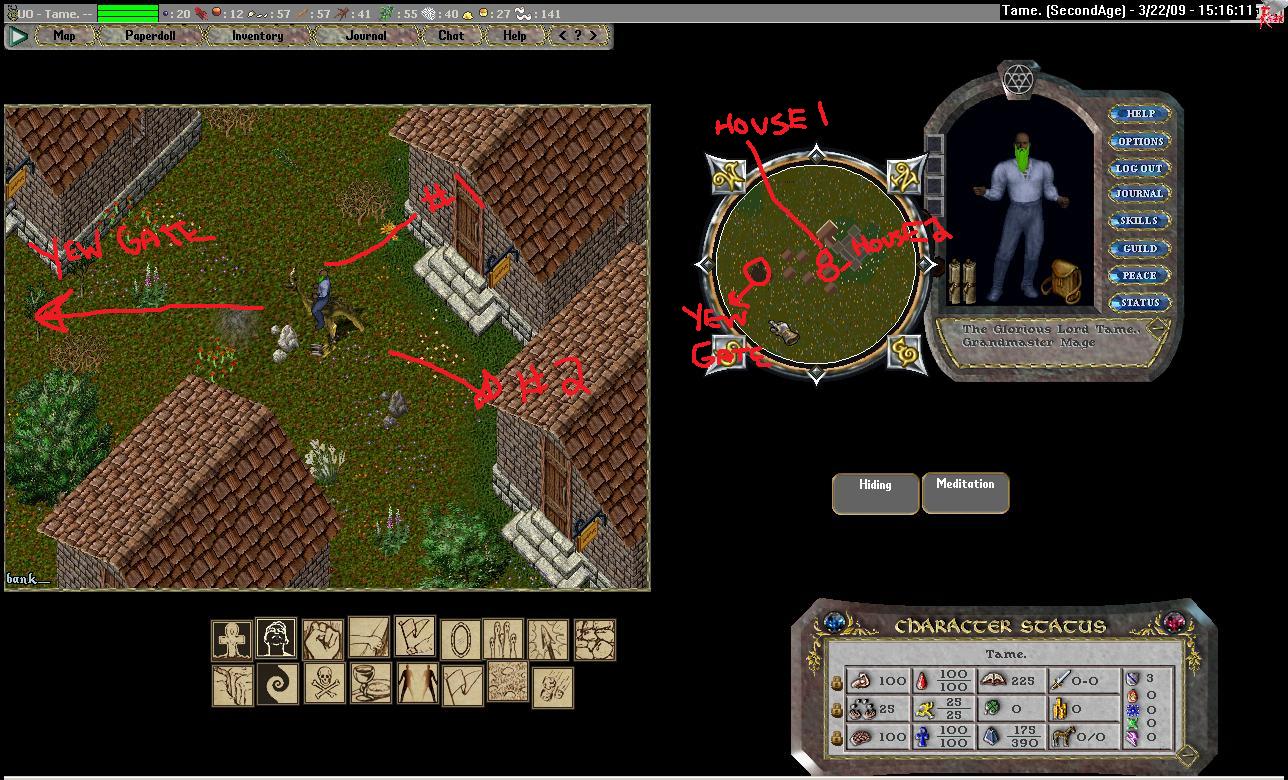Open the backpack on the paperdoll
The image size is (1288, 780).
pos(1060,283)
